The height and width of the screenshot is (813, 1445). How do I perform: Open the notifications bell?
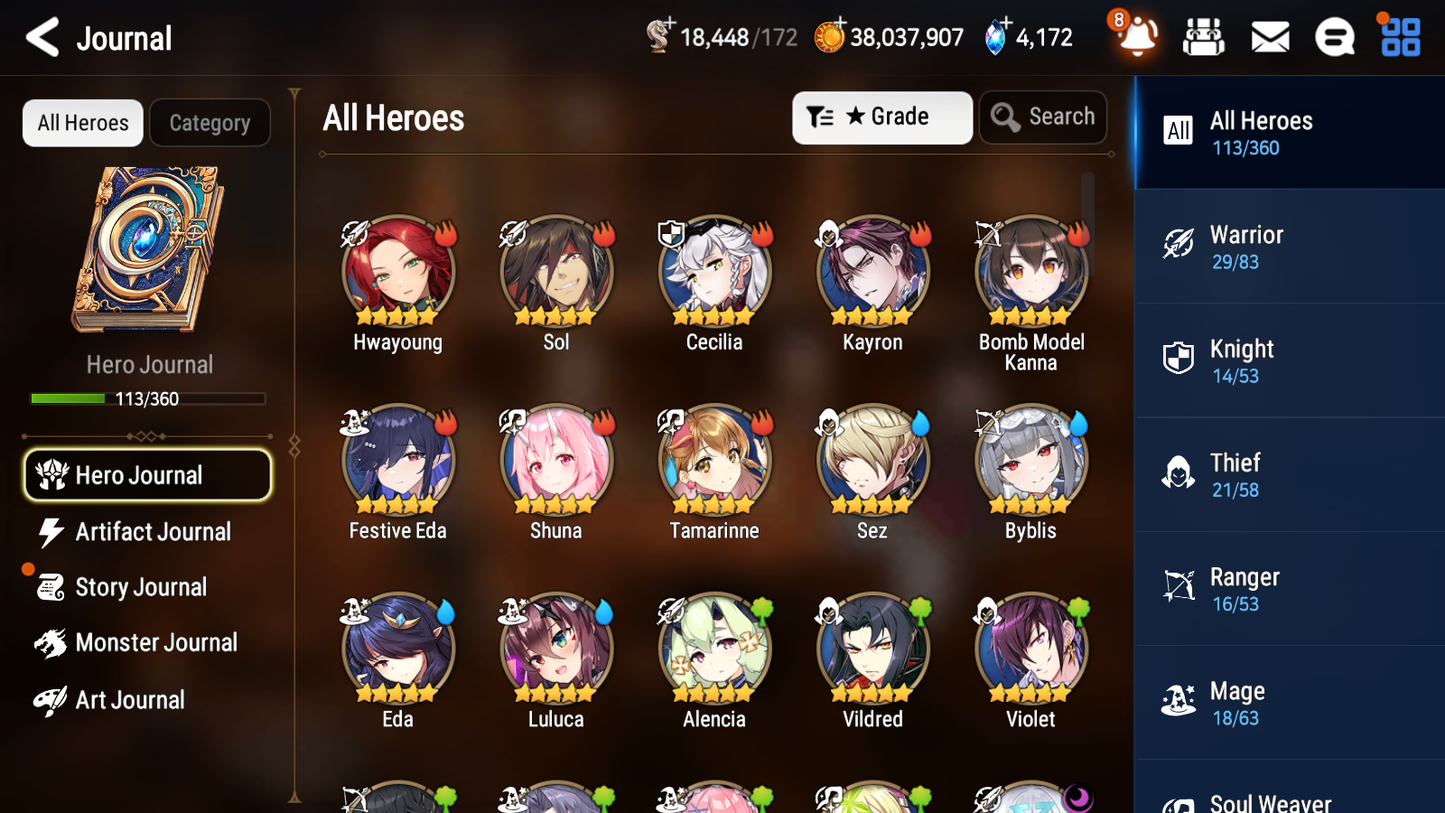click(x=1137, y=36)
